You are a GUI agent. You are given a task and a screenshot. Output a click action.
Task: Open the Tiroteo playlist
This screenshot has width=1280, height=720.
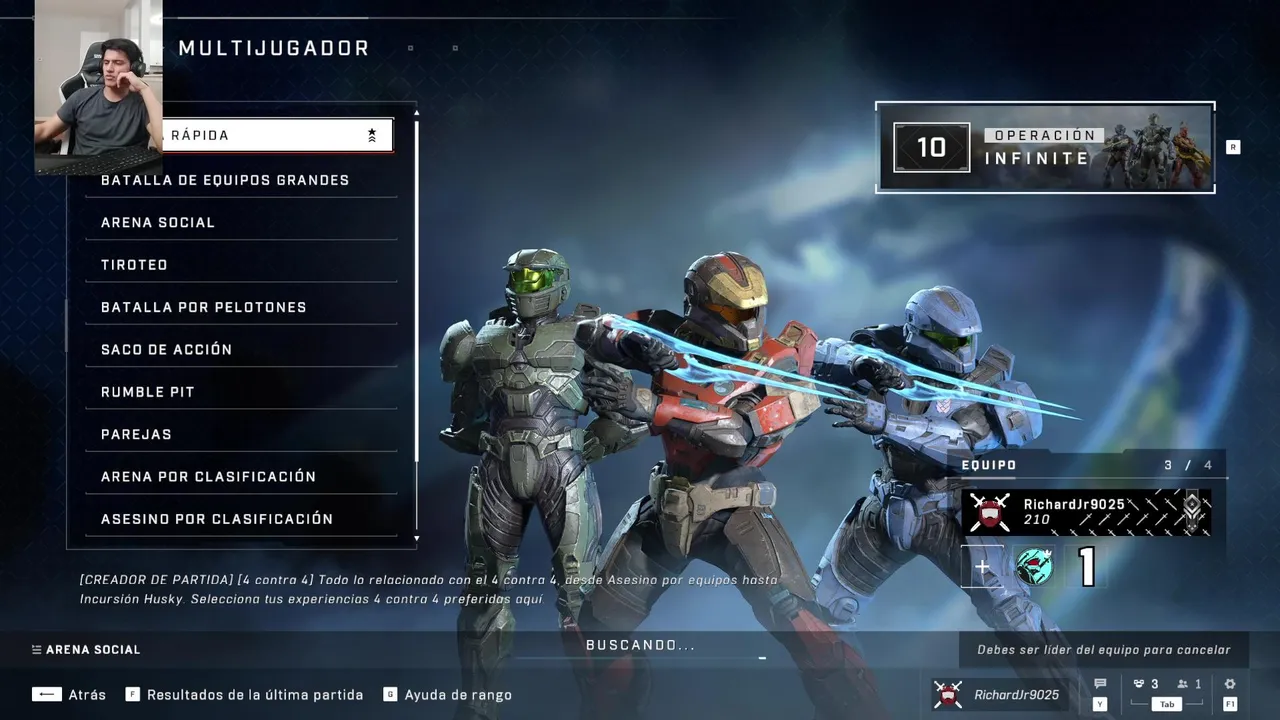(240, 265)
